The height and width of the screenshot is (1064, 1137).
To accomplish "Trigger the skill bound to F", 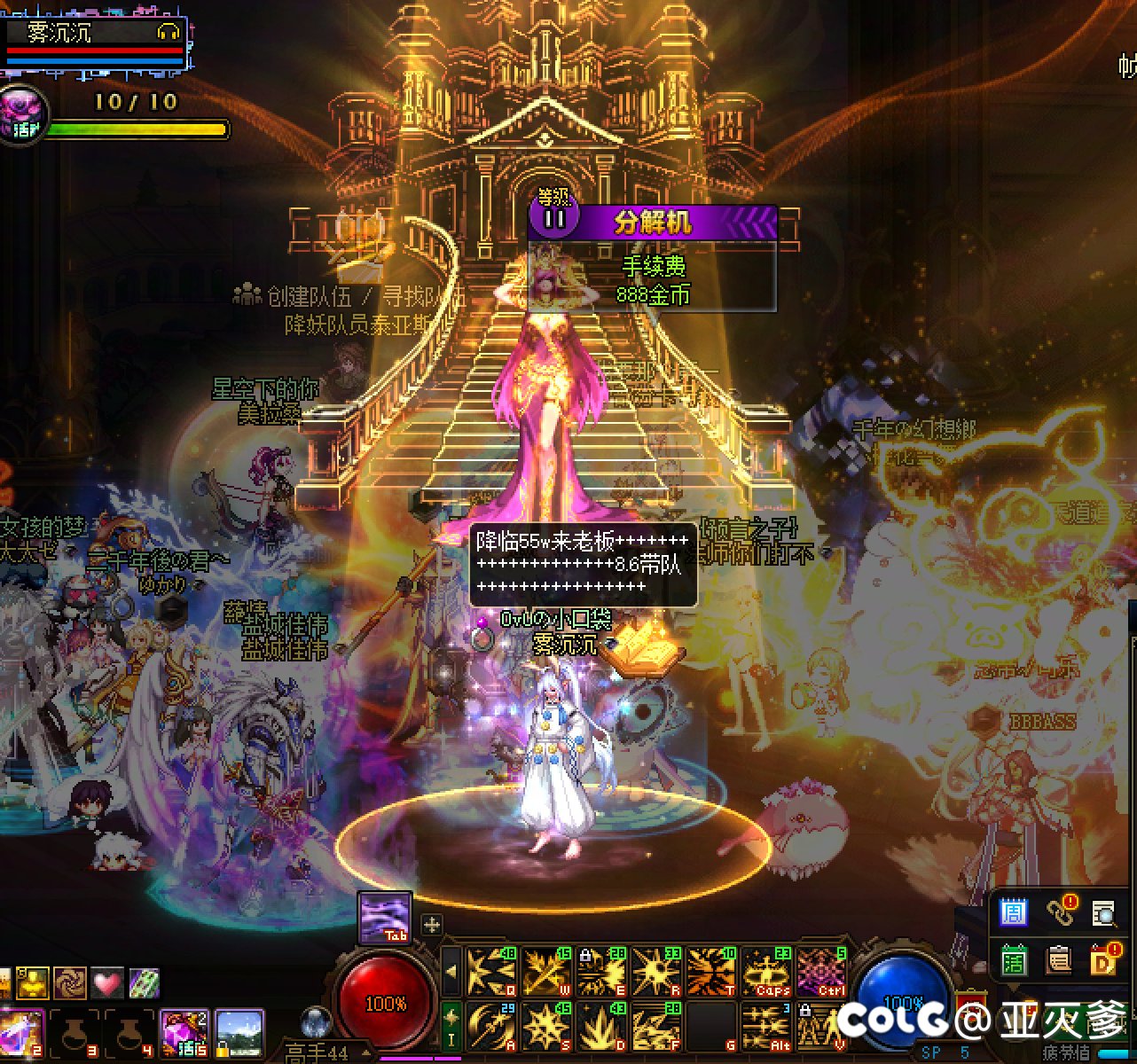I will click(x=655, y=1026).
